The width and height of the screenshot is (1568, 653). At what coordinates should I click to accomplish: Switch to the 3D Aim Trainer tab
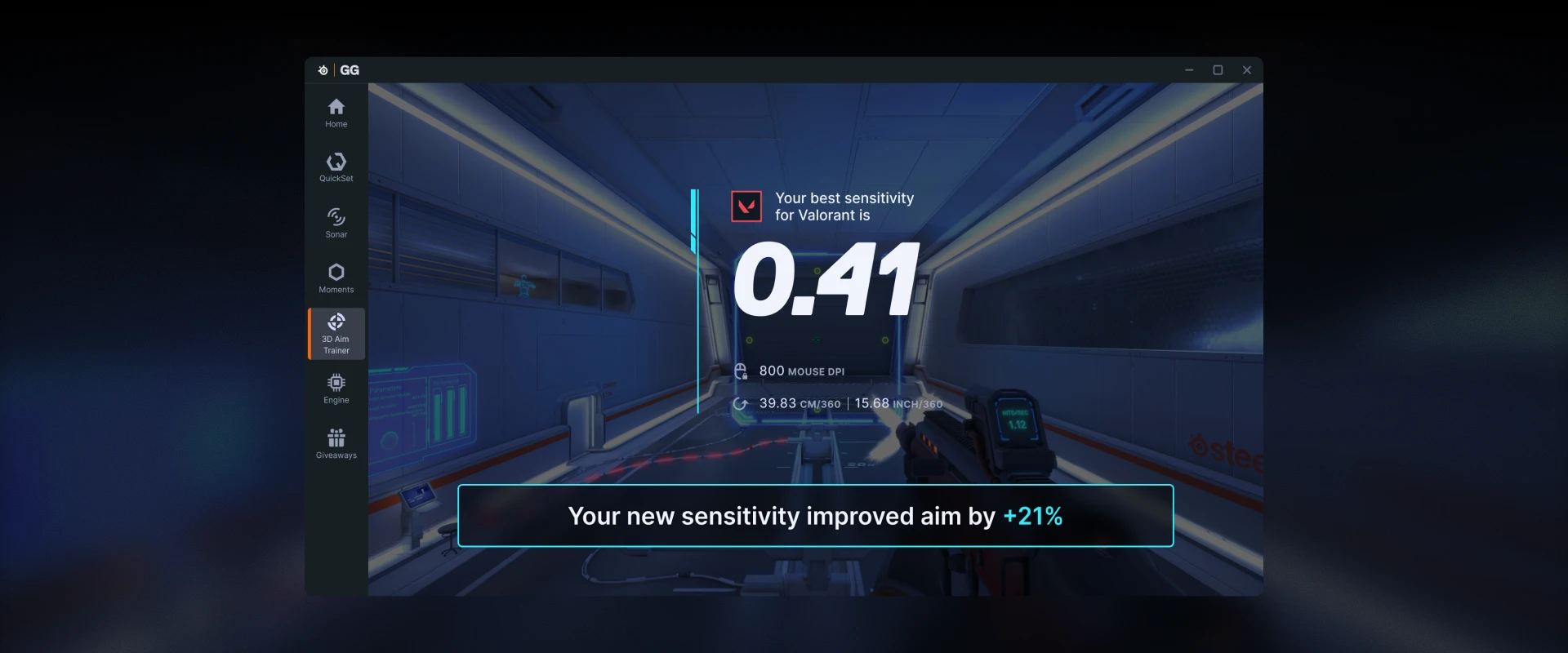336,333
